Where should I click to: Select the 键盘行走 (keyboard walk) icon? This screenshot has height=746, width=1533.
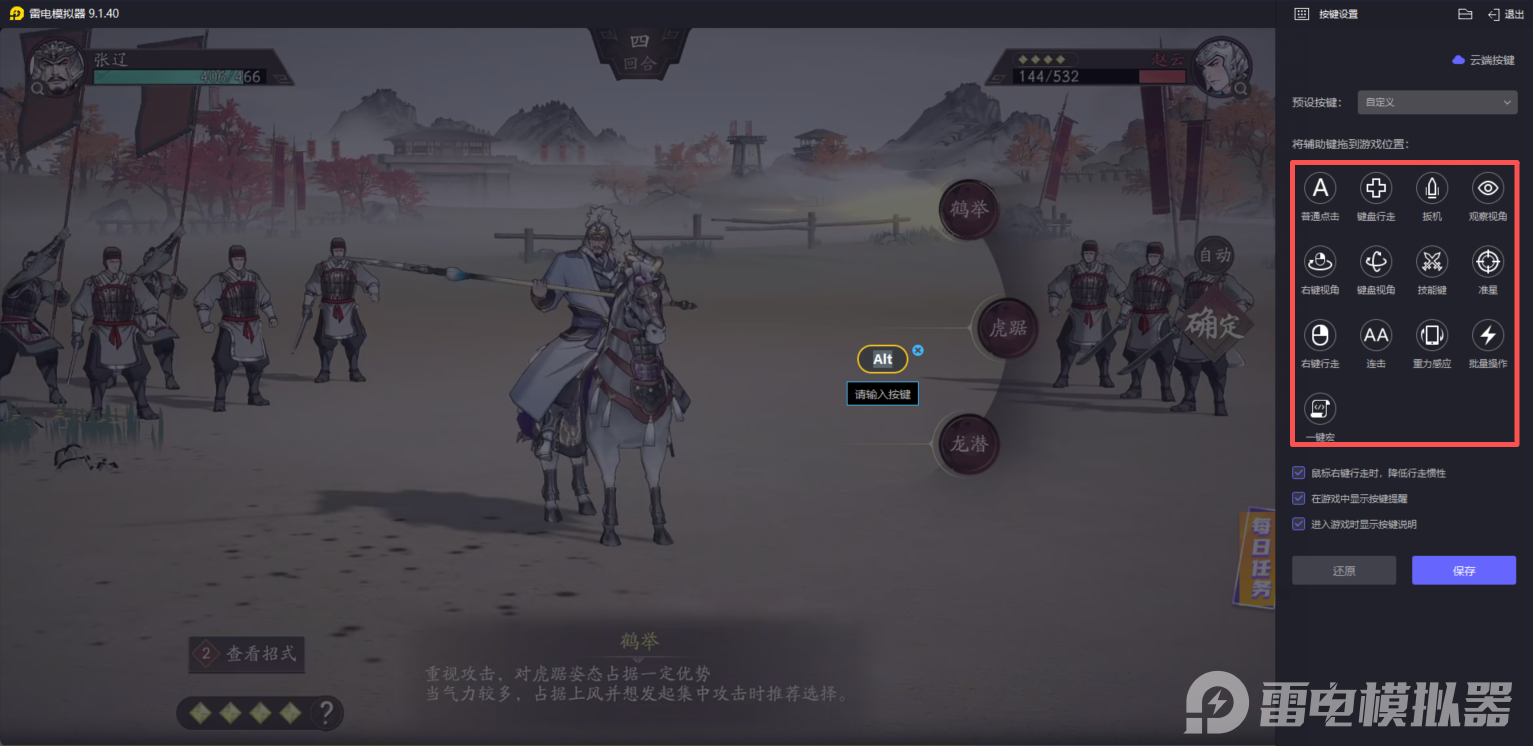(x=1376, y=188)
